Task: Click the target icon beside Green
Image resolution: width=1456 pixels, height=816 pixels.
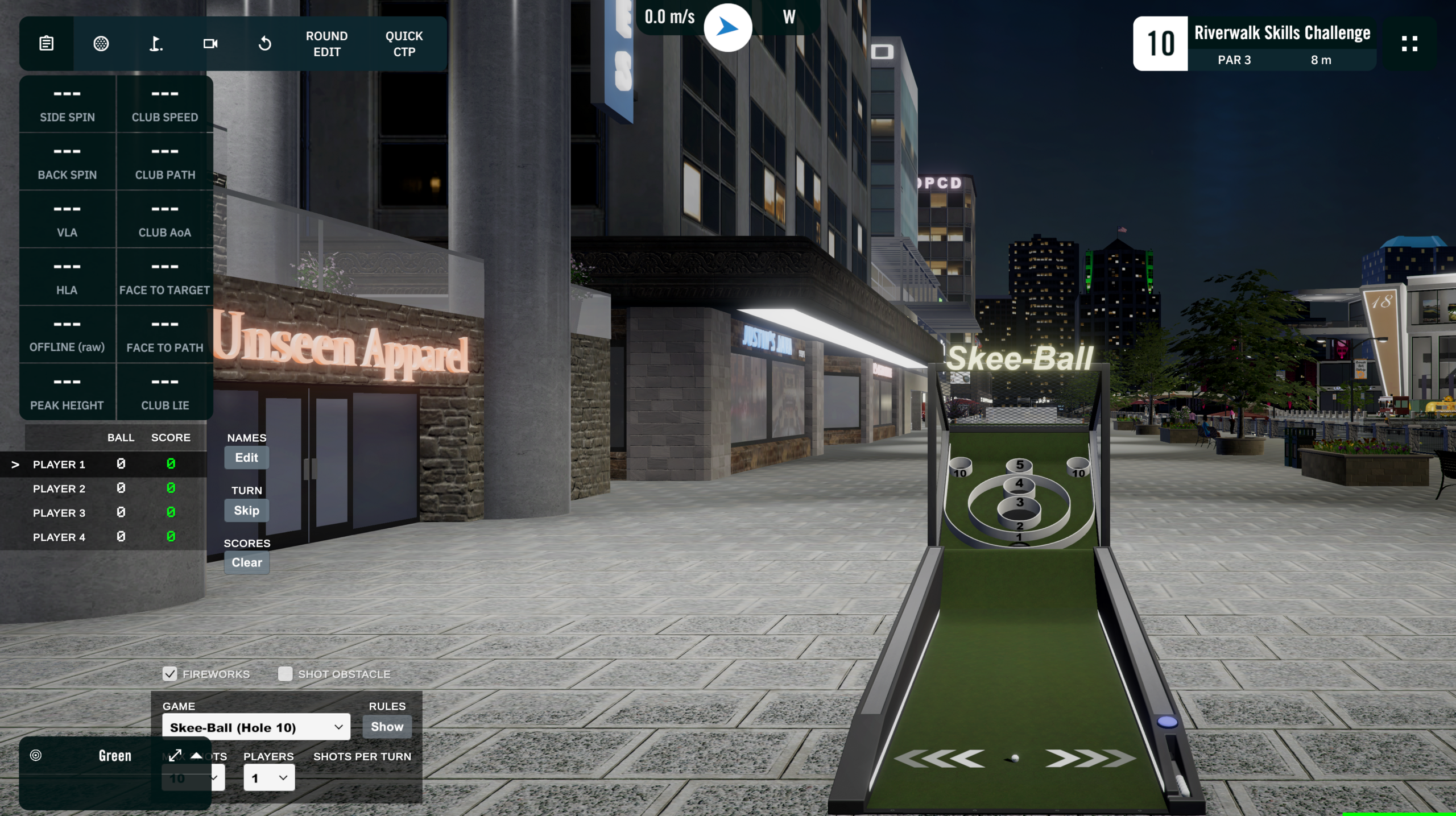Action: [36, 755]
